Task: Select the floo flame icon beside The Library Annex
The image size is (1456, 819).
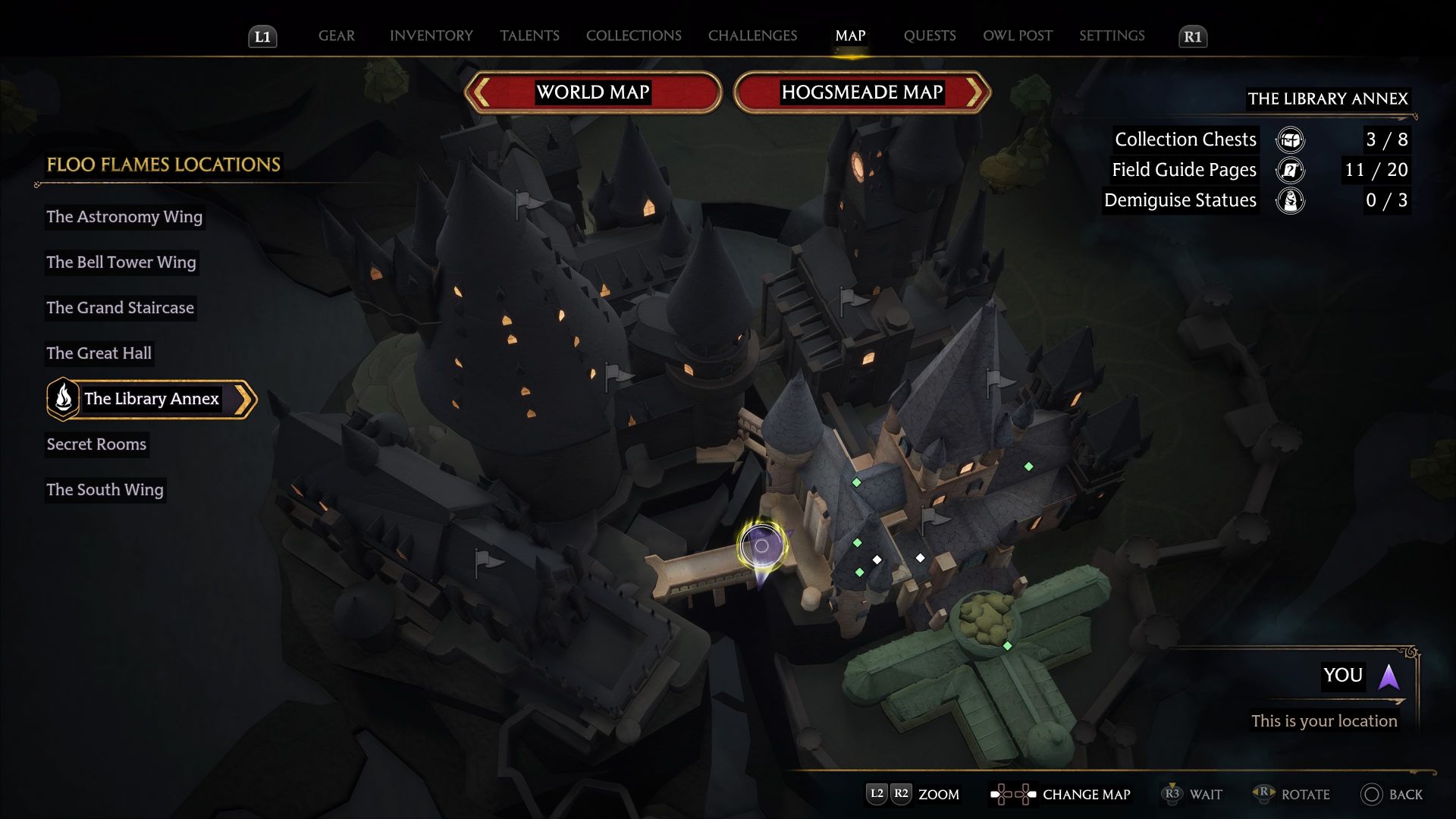Action: point(63,398)
